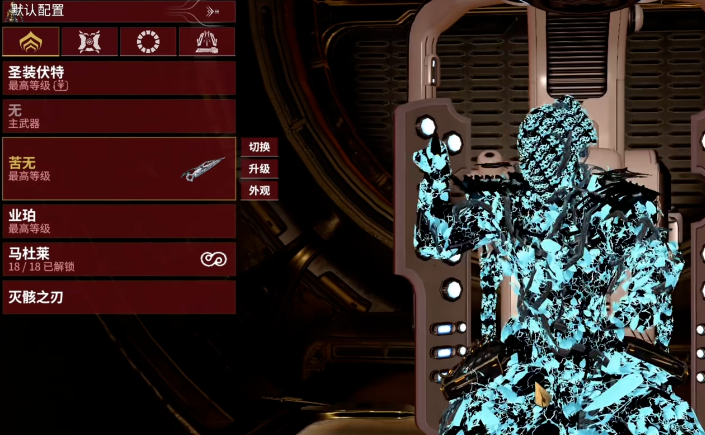Image resolution: width=705 pixels, height=435 pixels.
Task: Open the 升级 upgrade screen
Action: 259,169
